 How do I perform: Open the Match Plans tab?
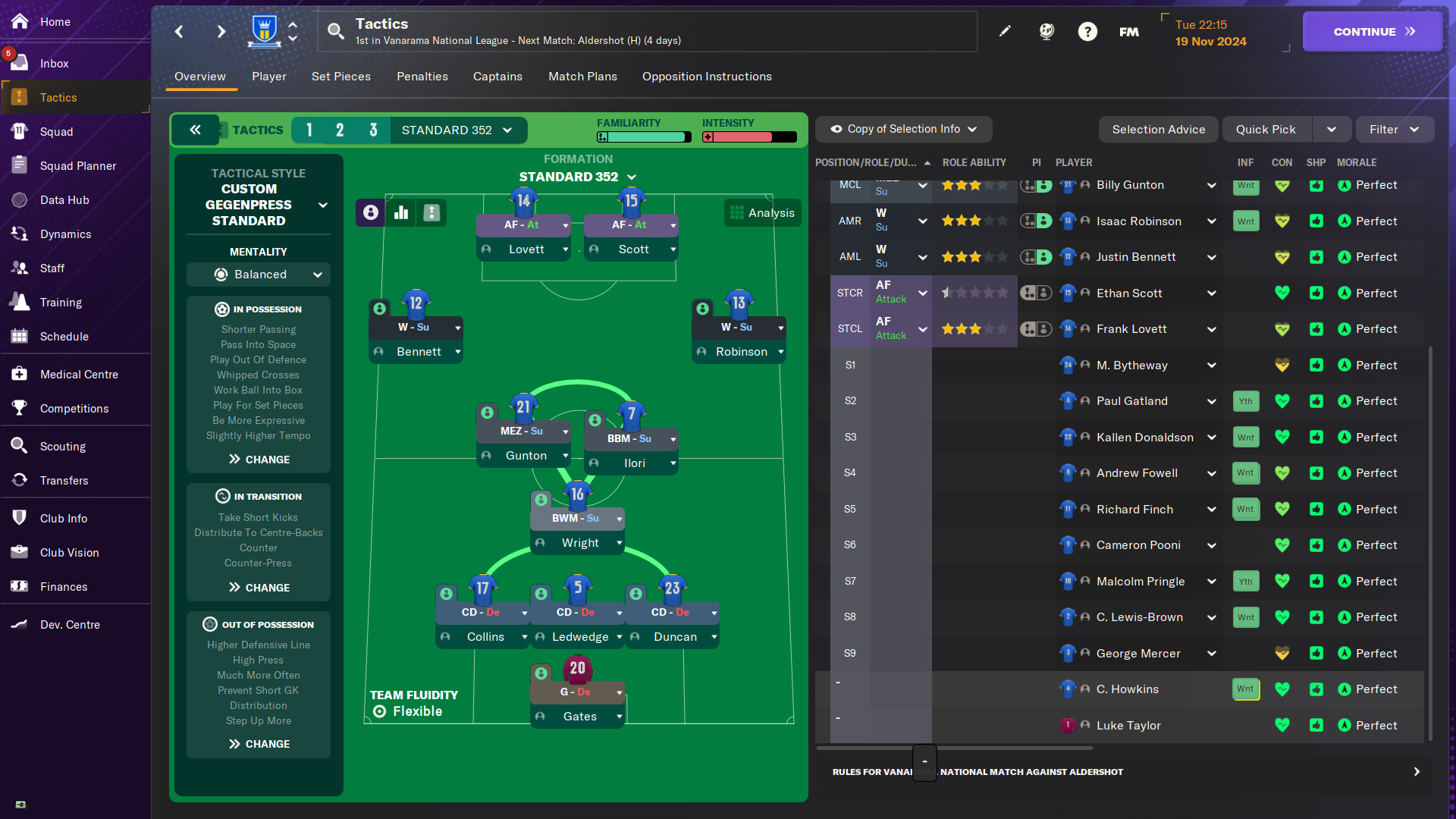(x=582, y=77)
